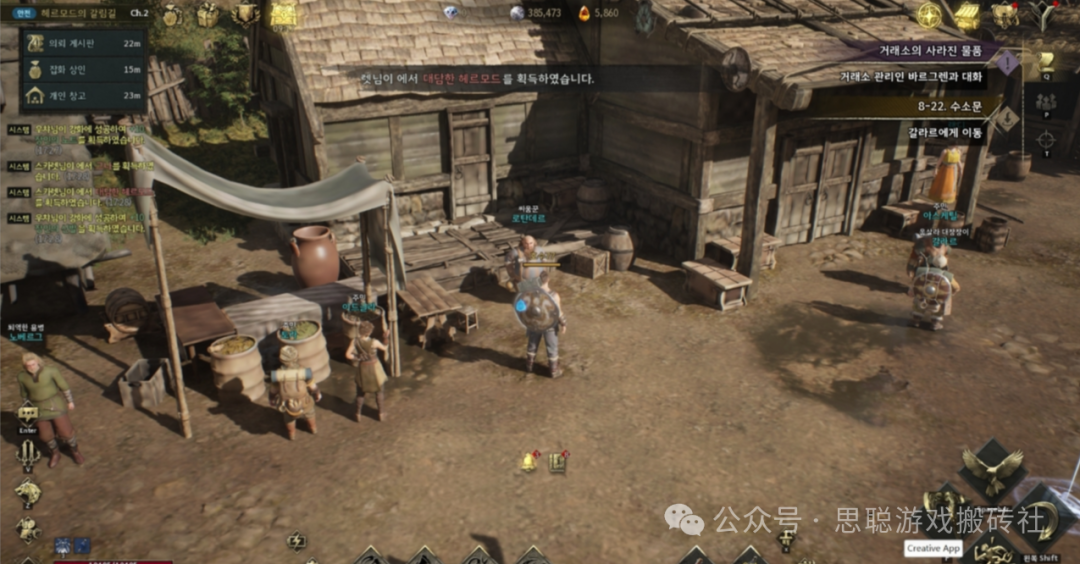Activate the eagle skill icon

992,468
